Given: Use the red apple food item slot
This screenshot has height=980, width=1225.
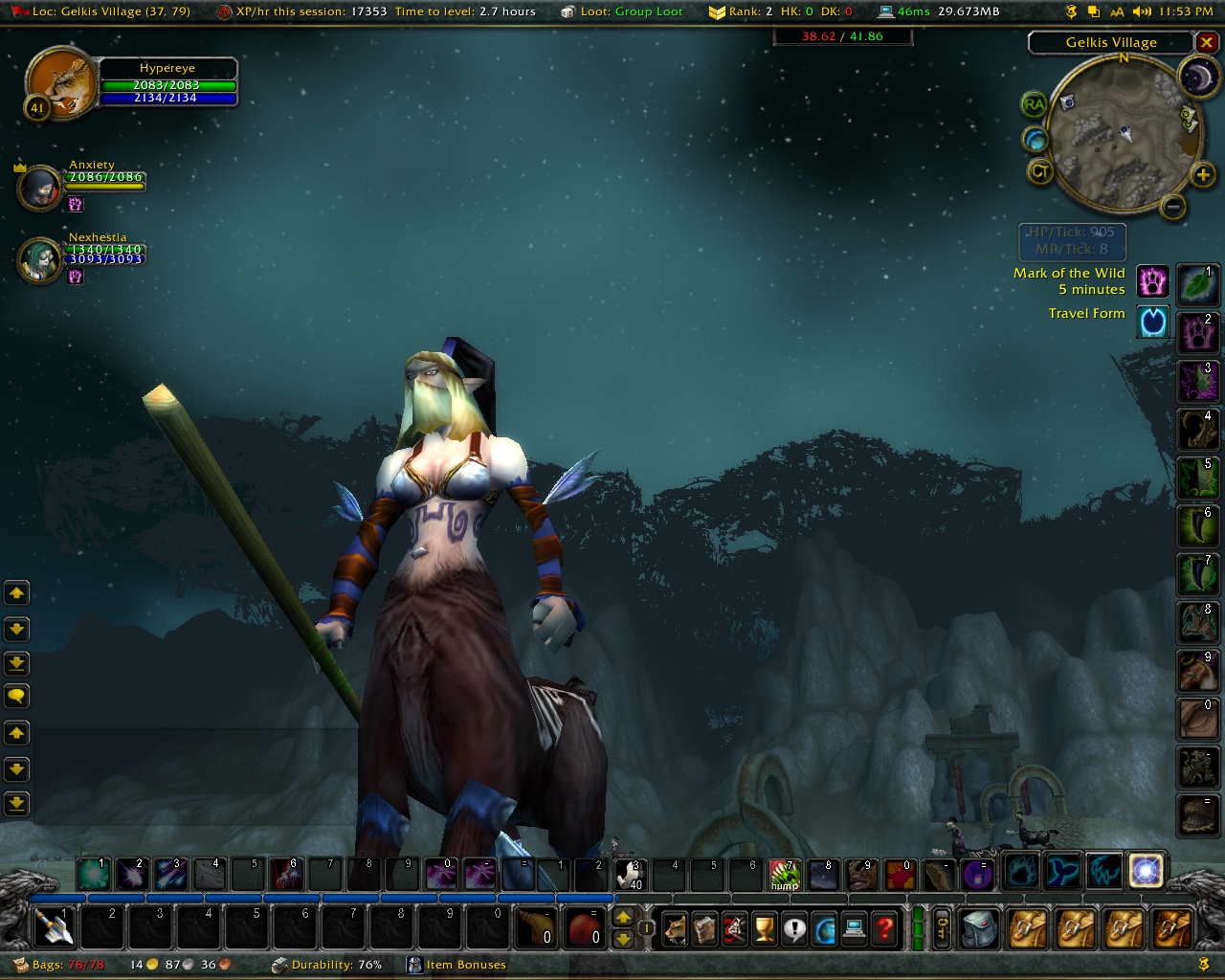Looking at the screenshot, I should [586, 927].
